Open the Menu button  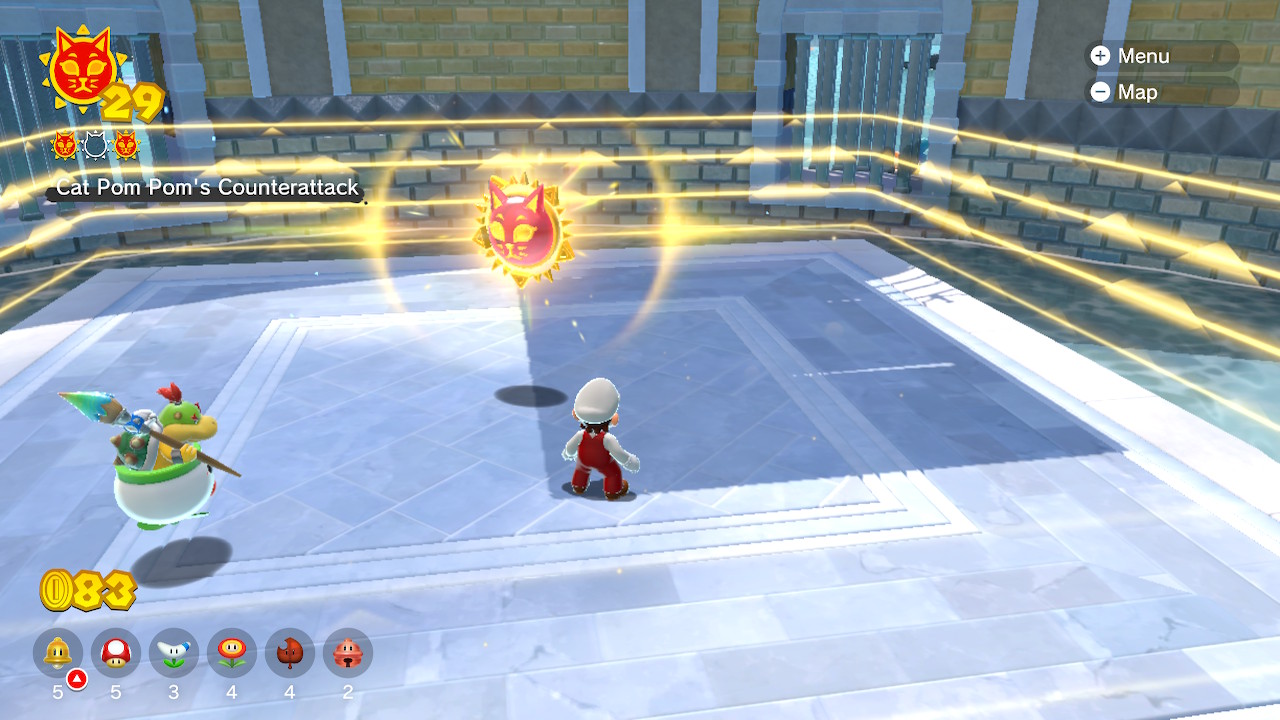1130,56
